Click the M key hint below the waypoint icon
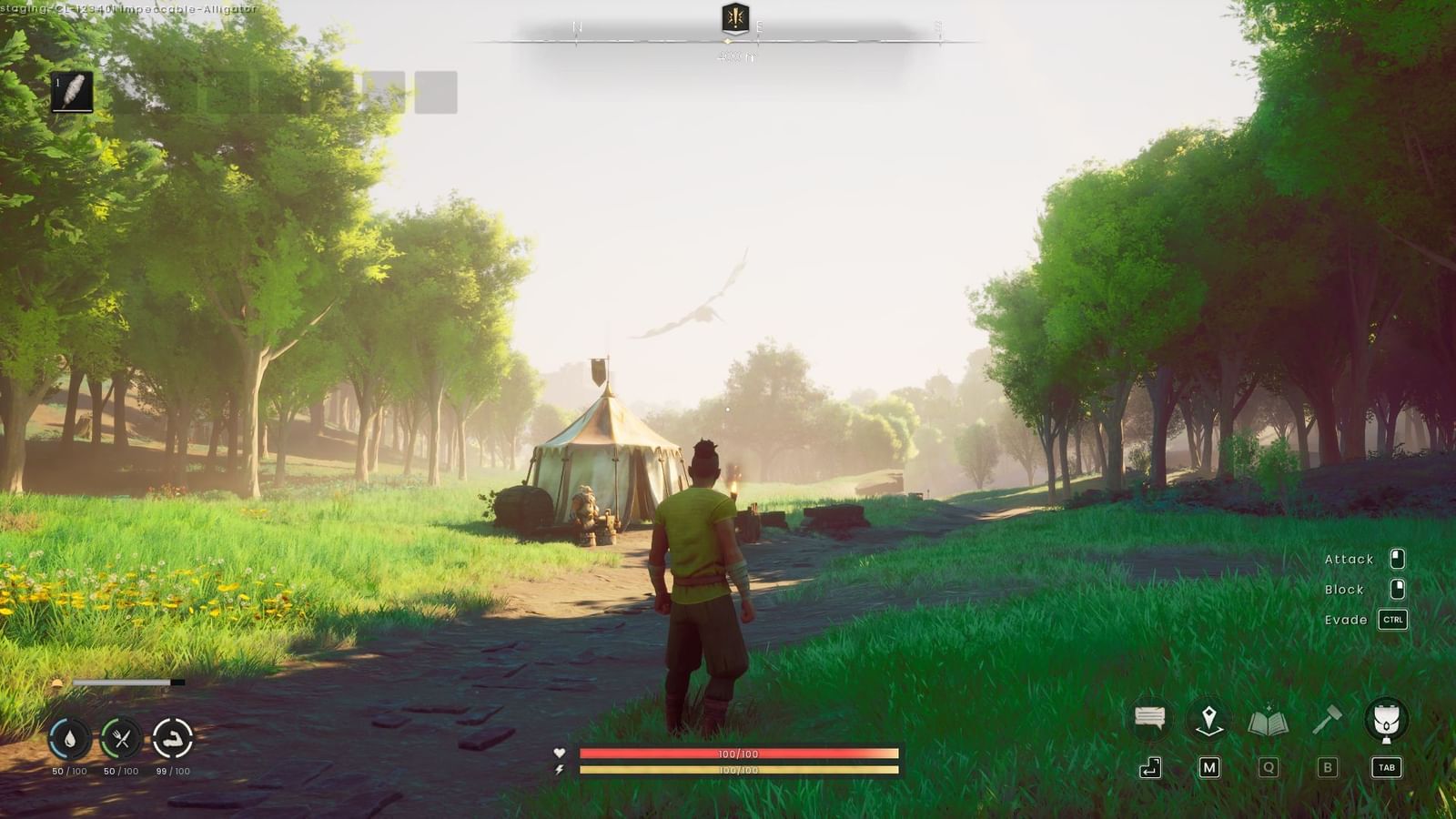1456x819 pixels. coord(1207,765)
